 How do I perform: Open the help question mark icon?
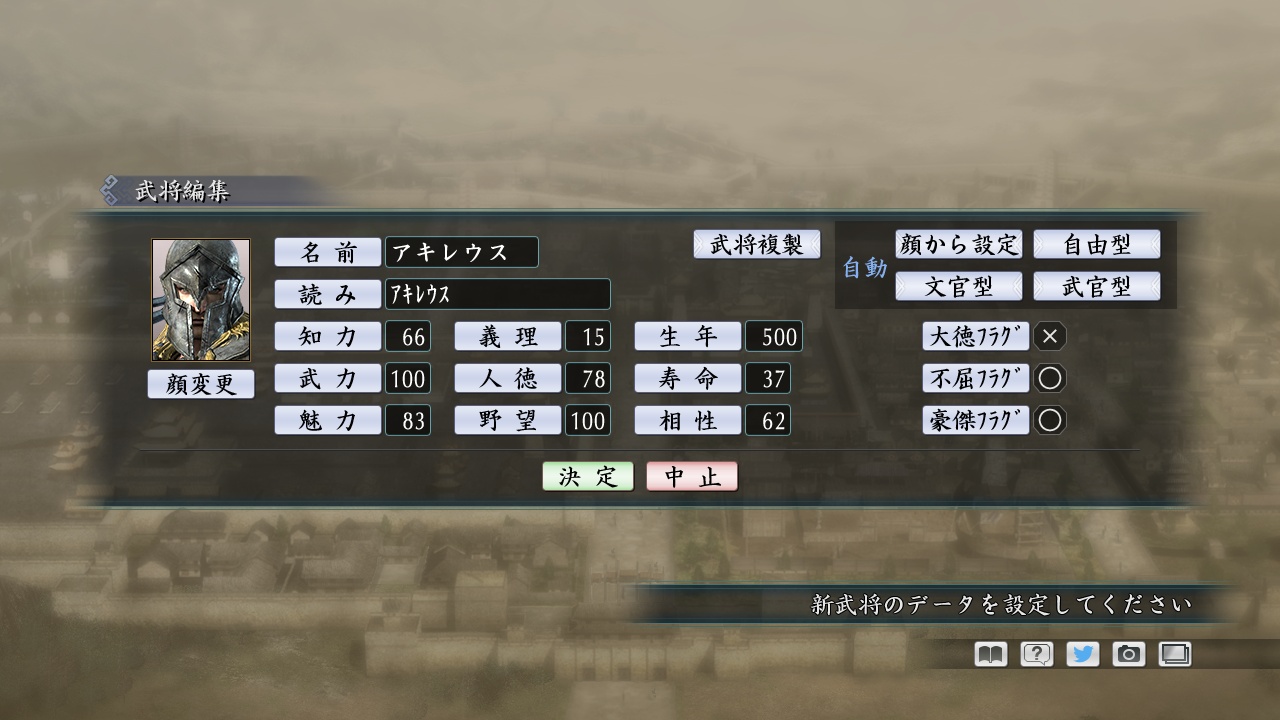tap(1034, 653)
